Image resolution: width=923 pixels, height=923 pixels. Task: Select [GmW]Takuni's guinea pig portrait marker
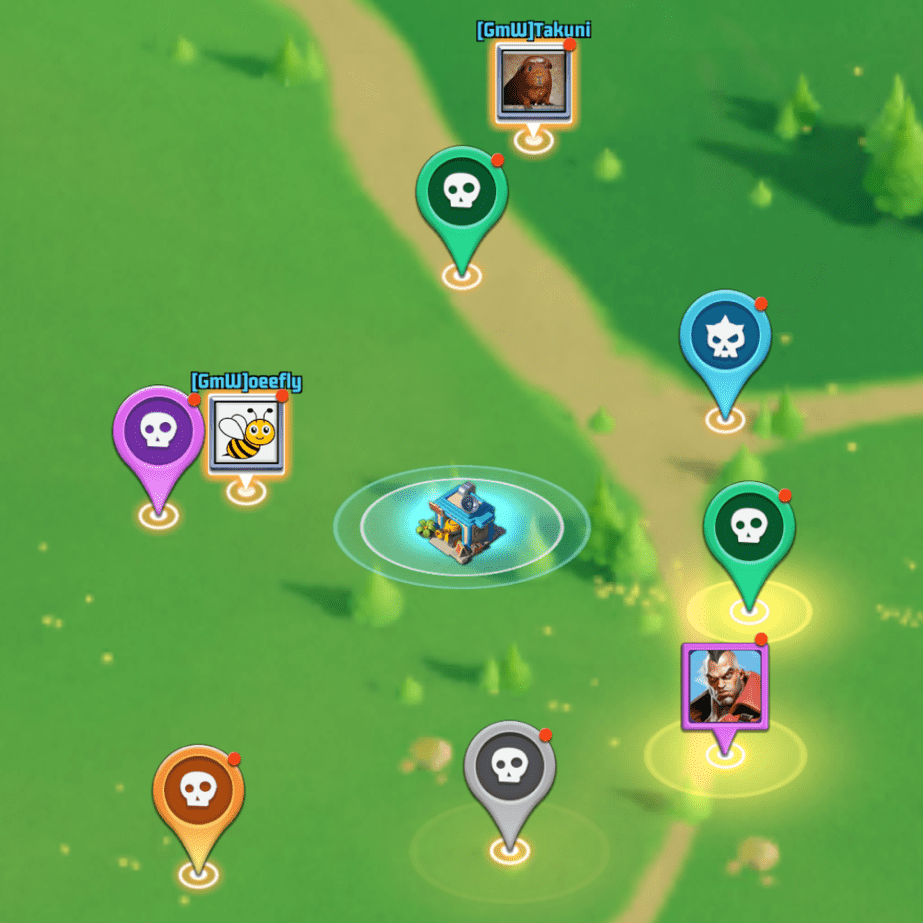pyautogui.click(x=534, y=82)
